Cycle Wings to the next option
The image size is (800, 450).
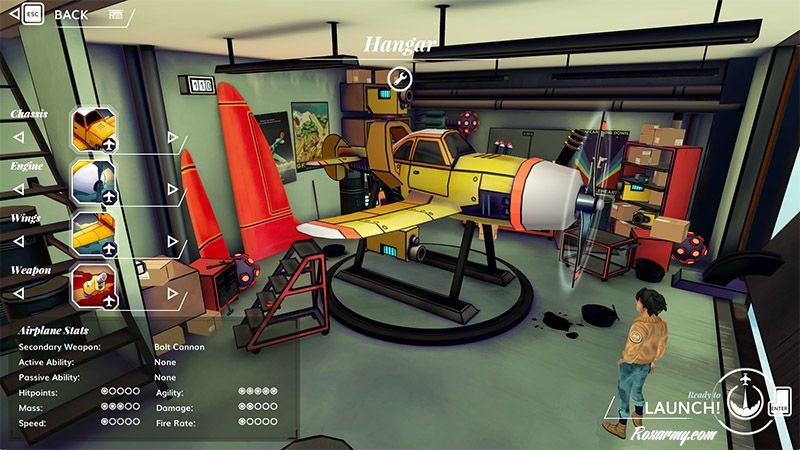(172, 240)
